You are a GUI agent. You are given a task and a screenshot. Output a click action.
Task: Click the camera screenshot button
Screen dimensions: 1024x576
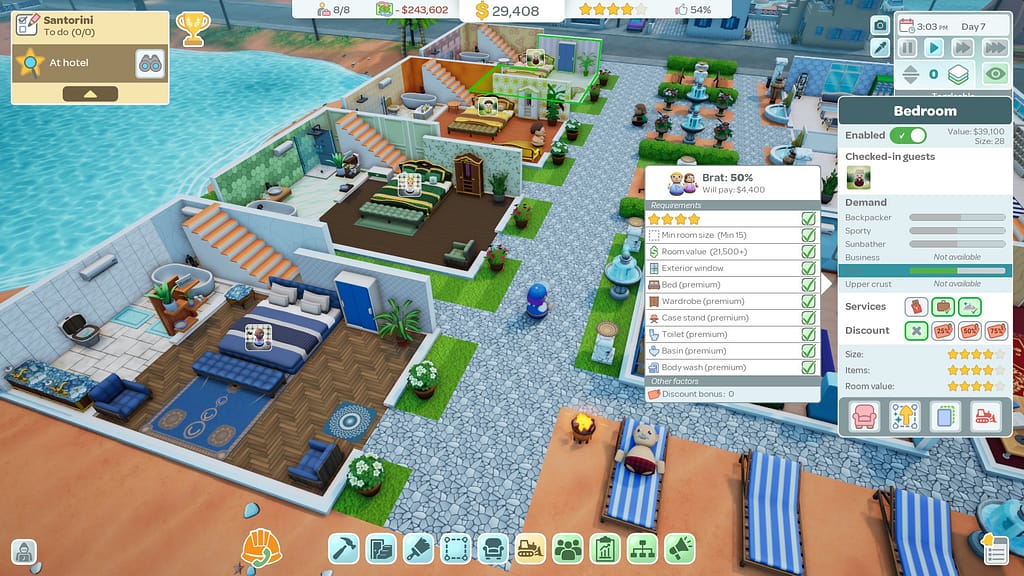tap(880, 25)
